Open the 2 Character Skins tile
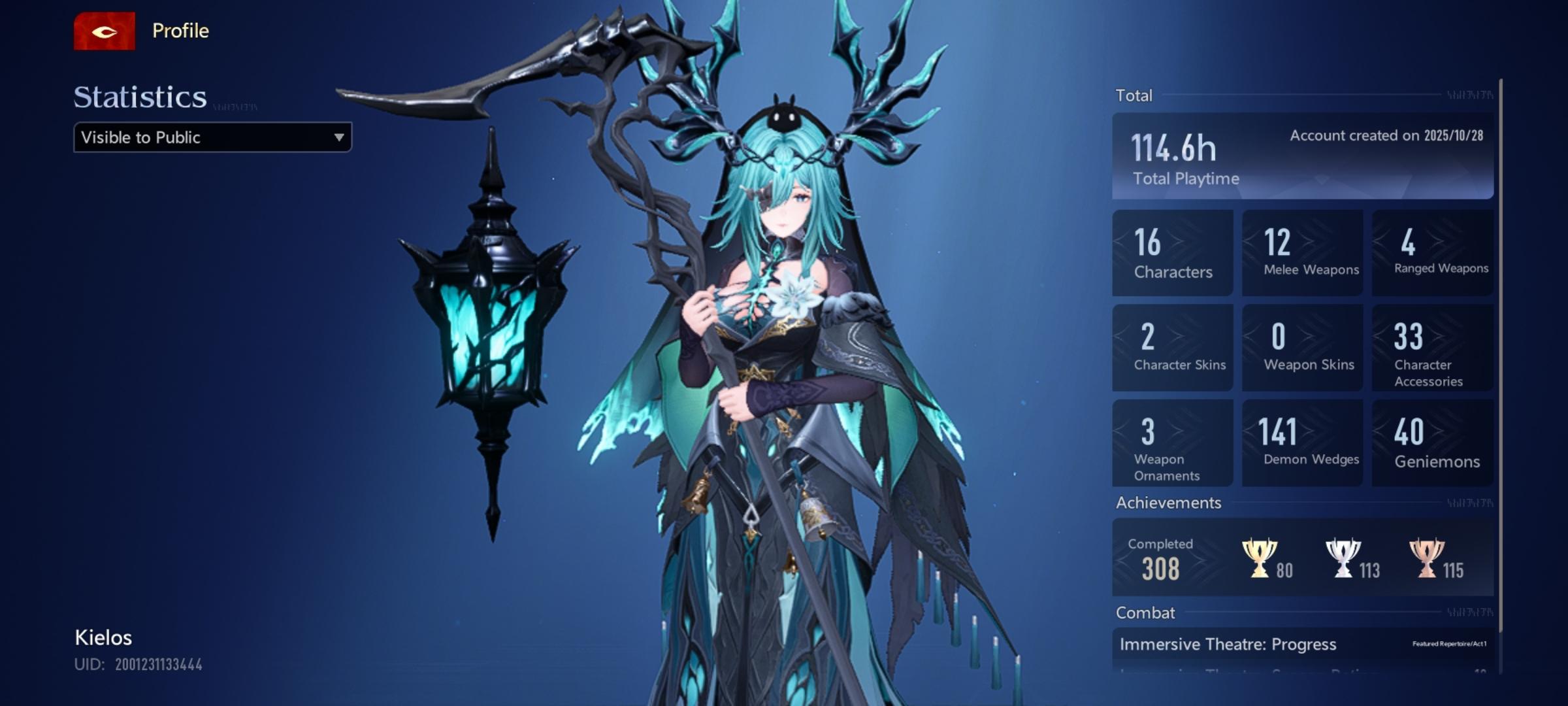 pyautogui.click(x=1172, y=348)
